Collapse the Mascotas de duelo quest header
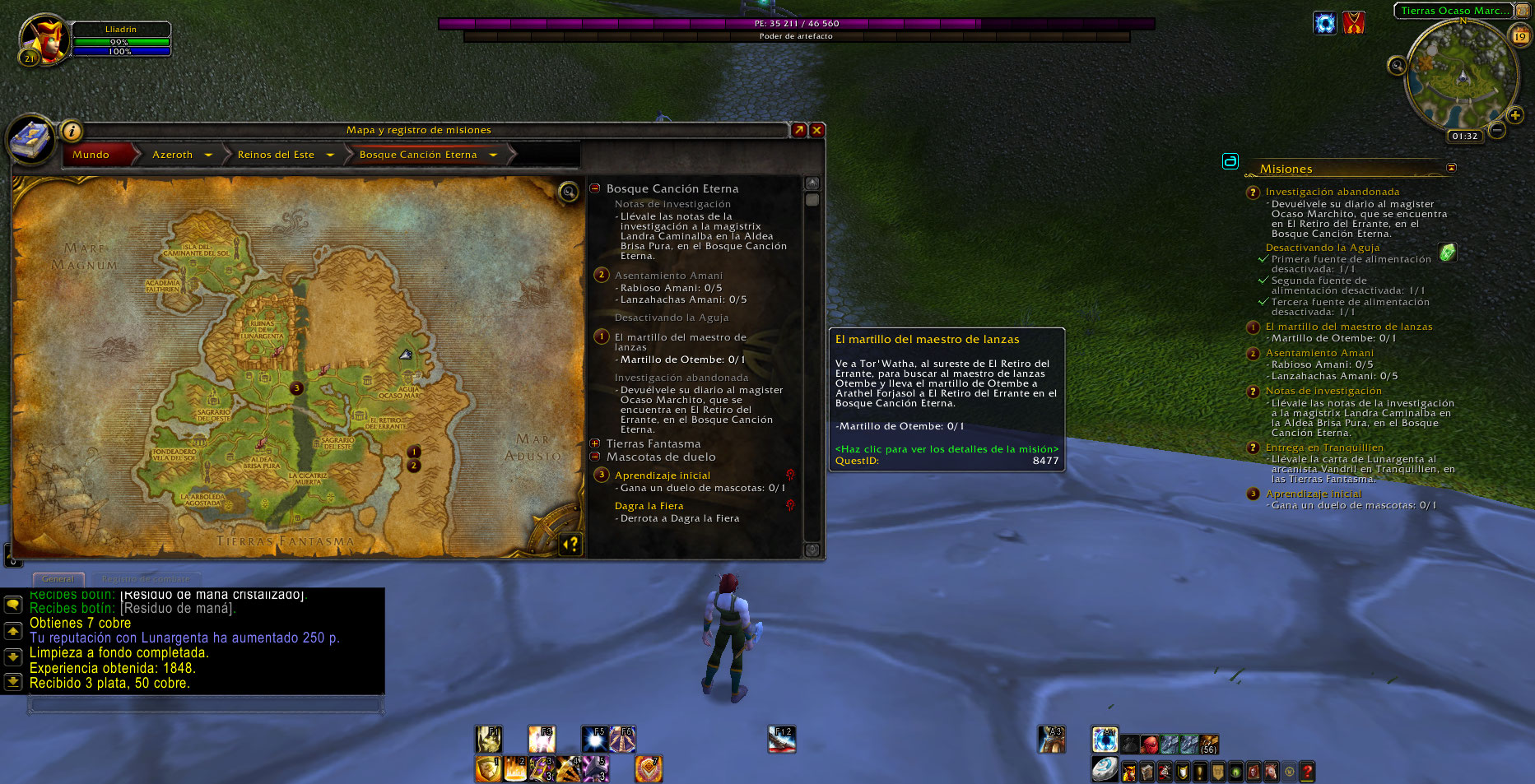 [595, 457]
